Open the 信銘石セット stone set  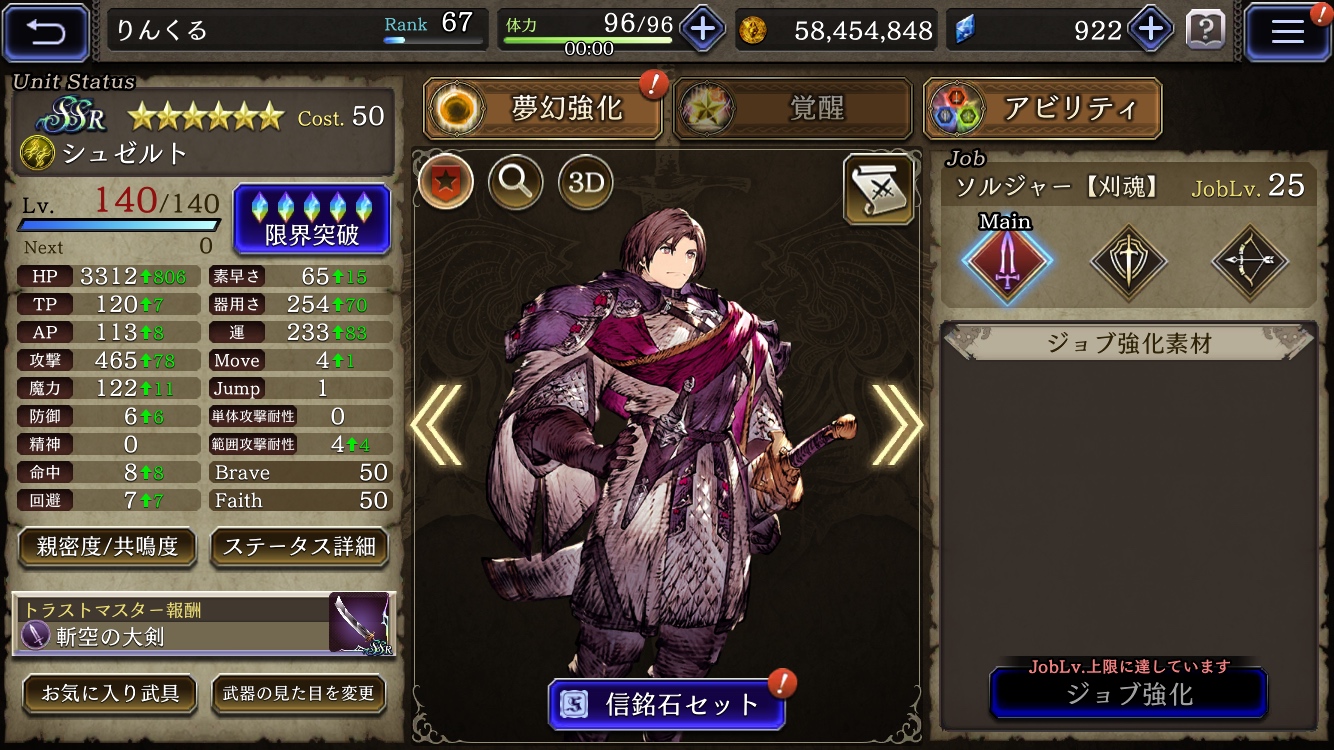pyautogui.click(x=667, y=705)
